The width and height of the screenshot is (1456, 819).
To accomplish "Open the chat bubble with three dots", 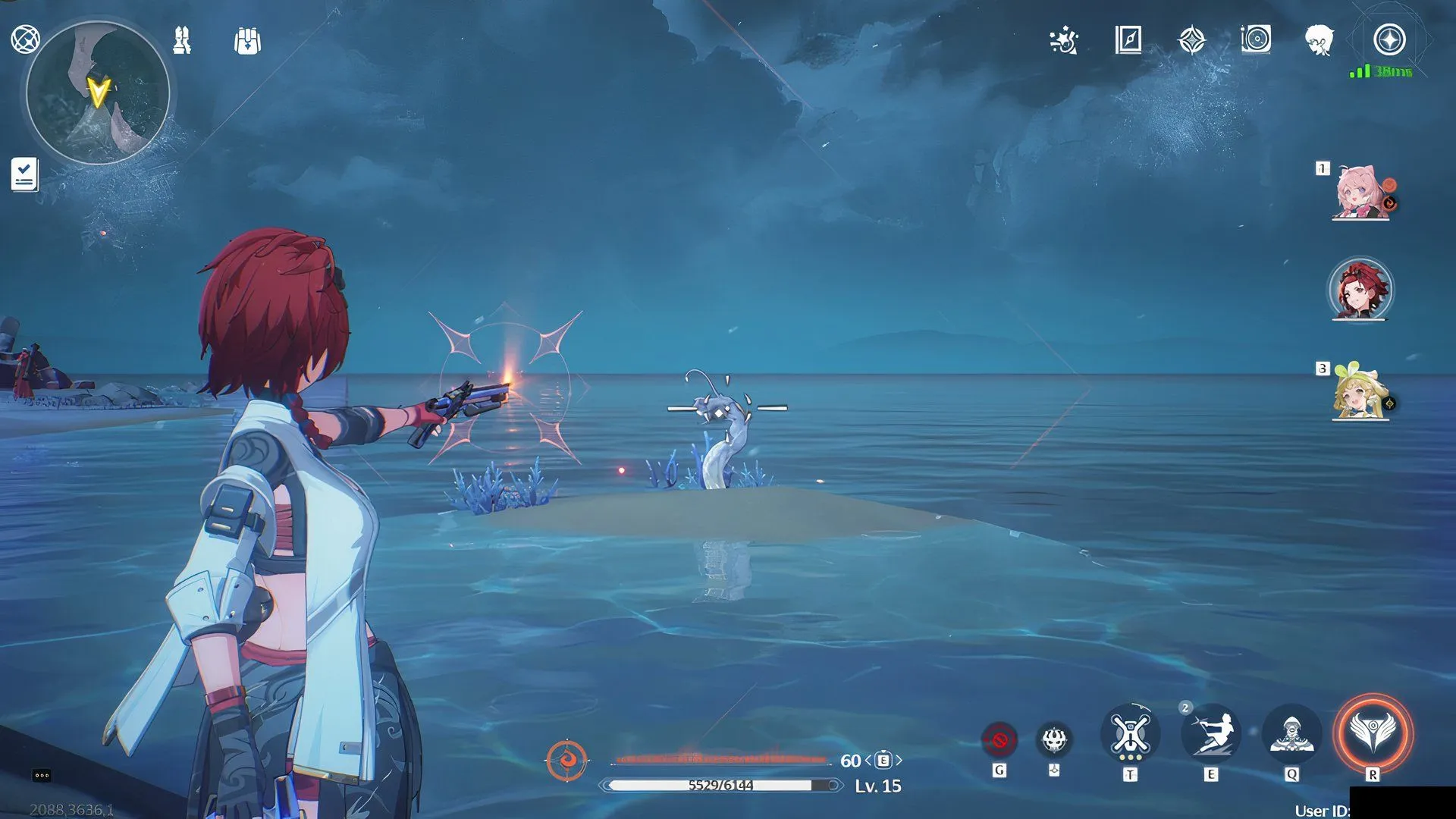I will (42, 775).
